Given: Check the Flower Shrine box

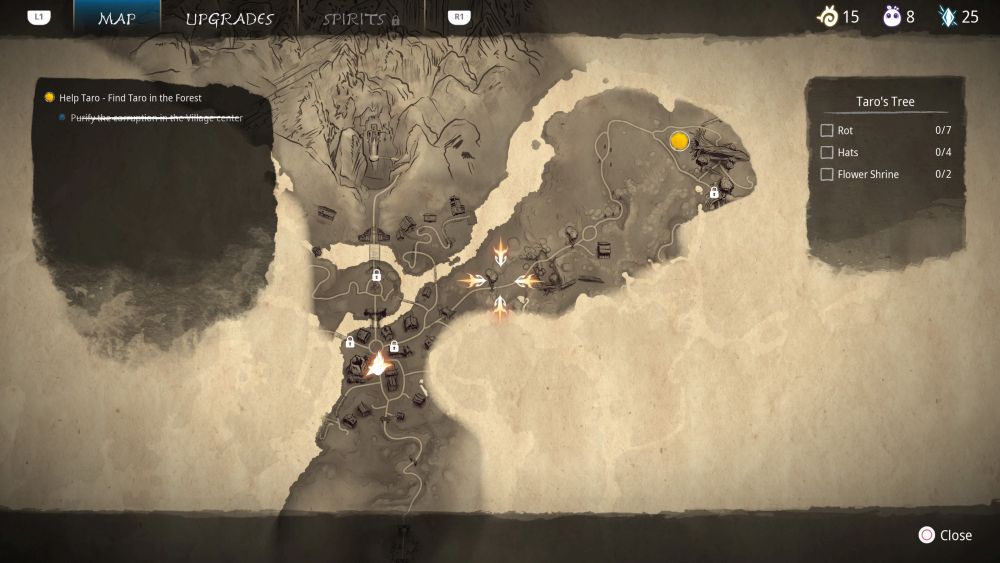Looking at the screenshot, I should [x=827, y=175].
